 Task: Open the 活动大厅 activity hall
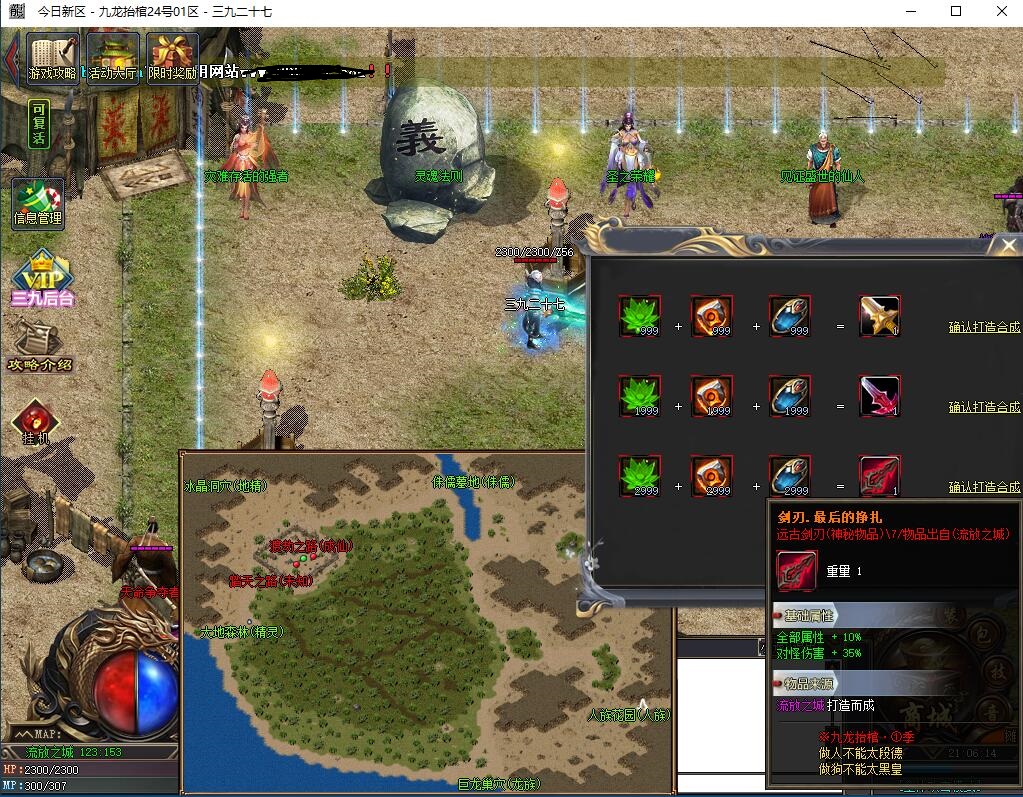[x=113, y=58]
